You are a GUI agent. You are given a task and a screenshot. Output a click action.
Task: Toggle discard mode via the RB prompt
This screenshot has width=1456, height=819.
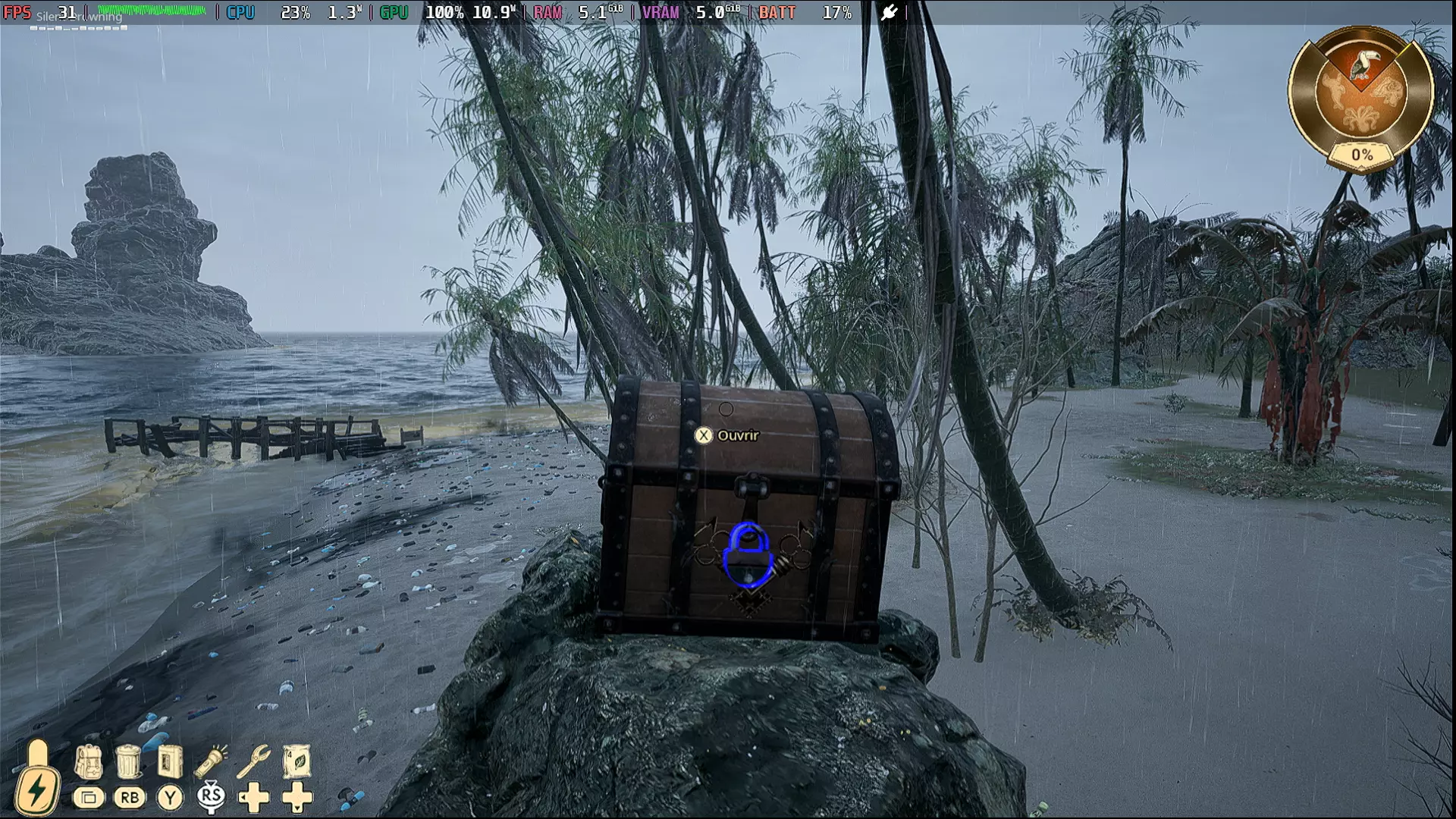click(130, 798)
